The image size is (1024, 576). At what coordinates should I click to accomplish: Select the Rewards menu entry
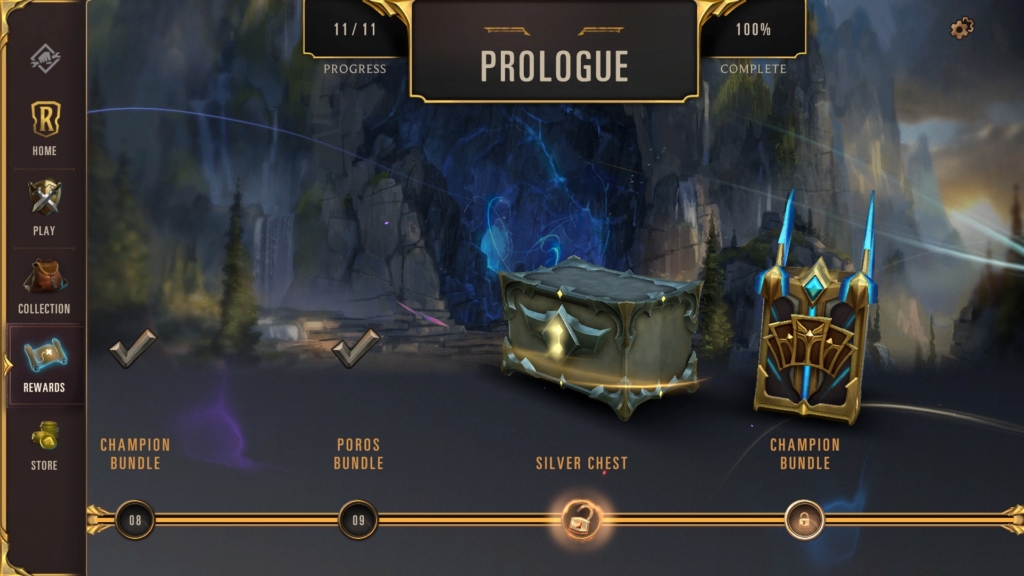click(x=44, y=364)
